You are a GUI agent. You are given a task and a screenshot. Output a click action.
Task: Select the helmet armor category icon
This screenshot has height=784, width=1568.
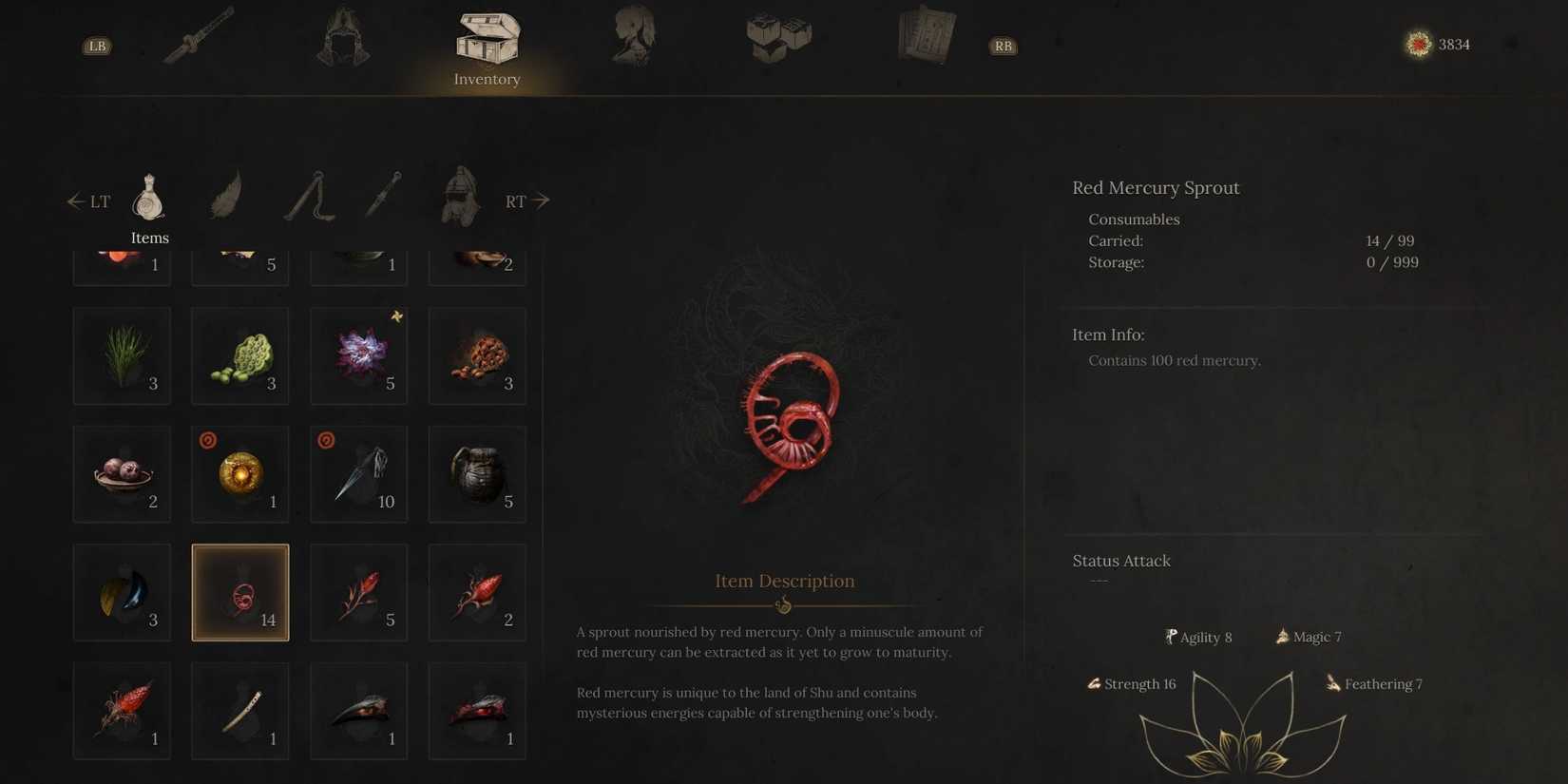click(x=458, y=197)
